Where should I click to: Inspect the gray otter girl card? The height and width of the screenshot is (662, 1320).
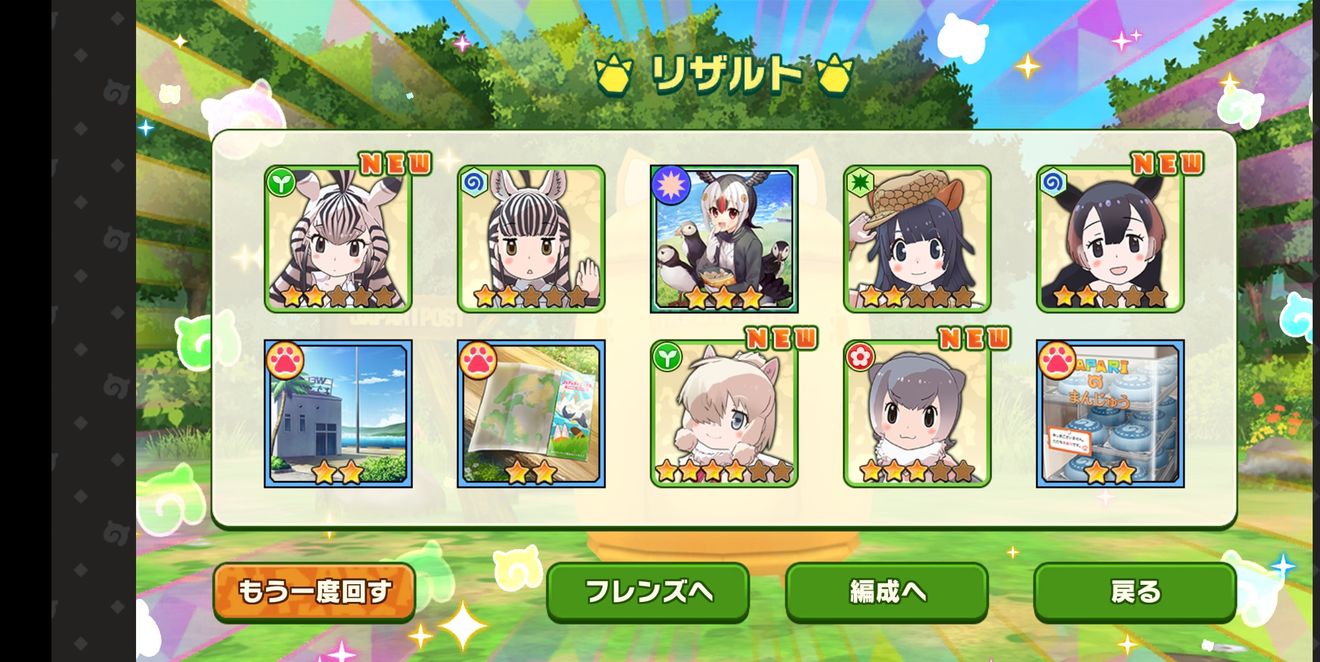tap(917, 413)
